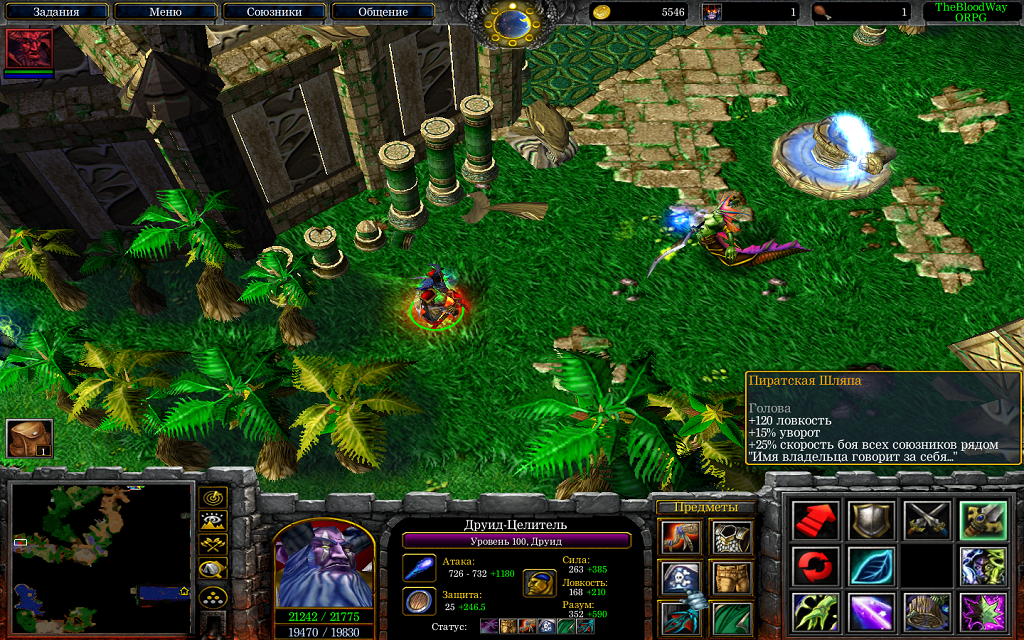This screenshot has height=640, width=1024.
Task: Toggle the minimap terrain display button
Action: tap(213, 520)
